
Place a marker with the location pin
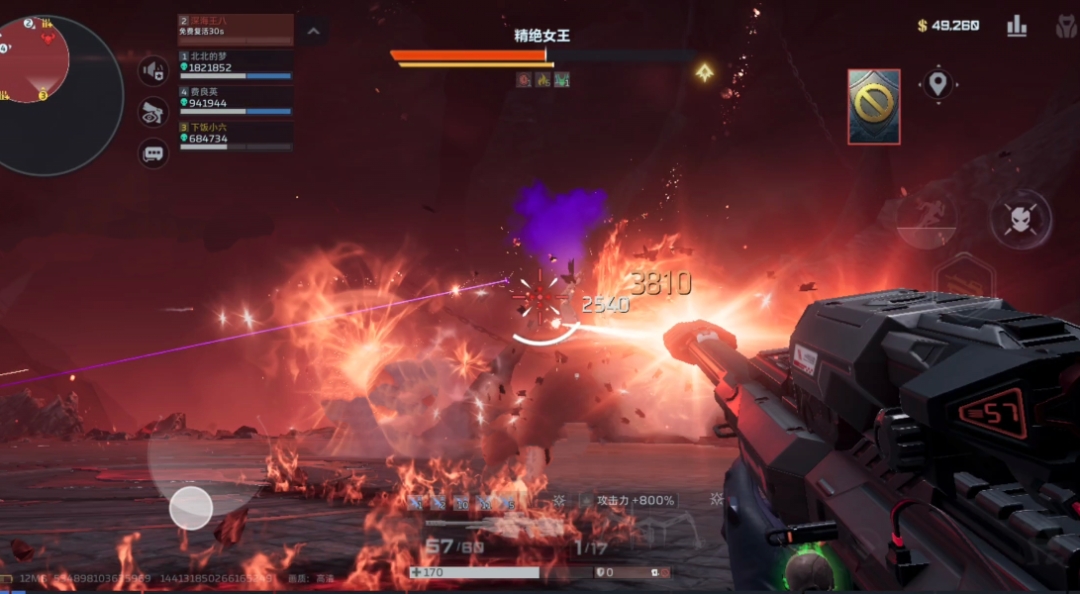[x=937, y=84]
